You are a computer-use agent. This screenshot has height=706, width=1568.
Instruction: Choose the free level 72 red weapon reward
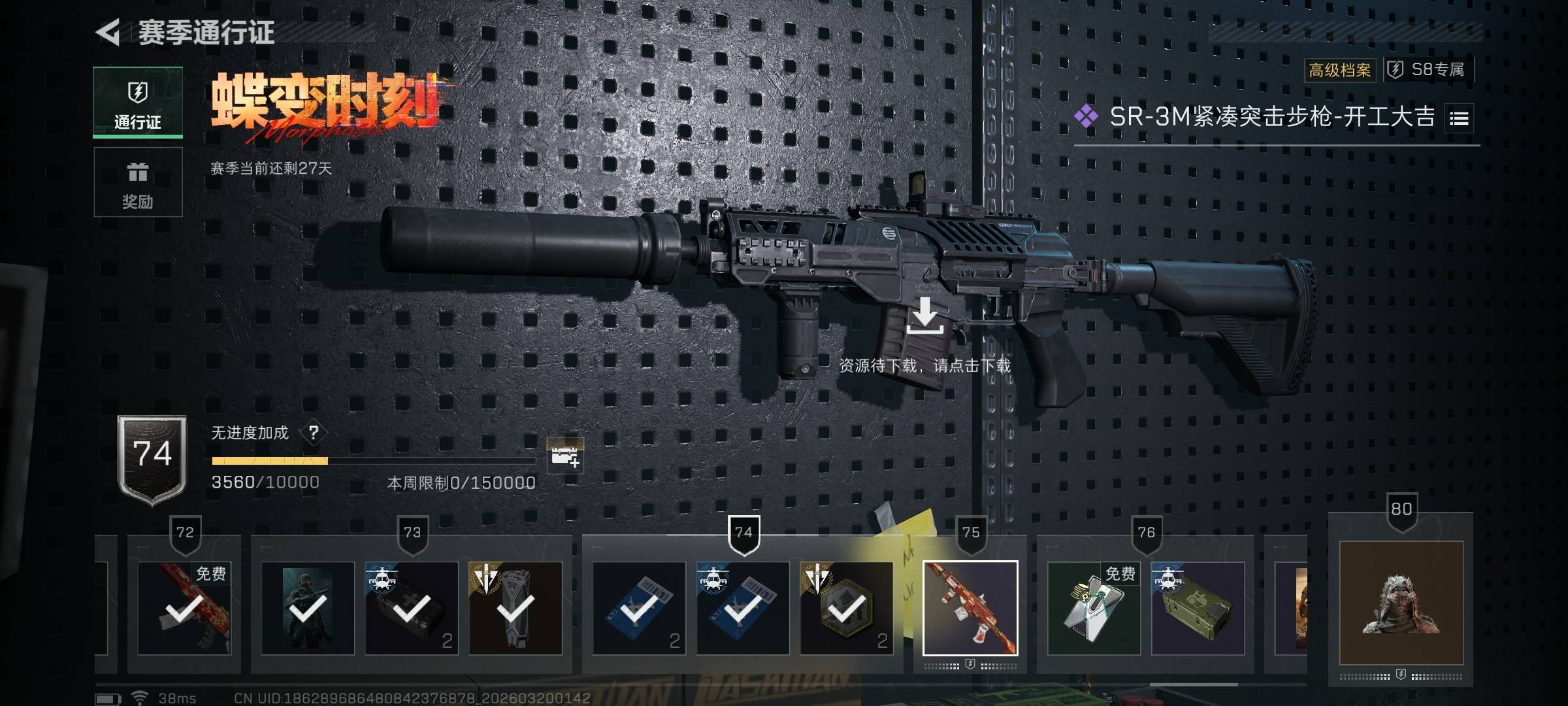coord(184,609)
